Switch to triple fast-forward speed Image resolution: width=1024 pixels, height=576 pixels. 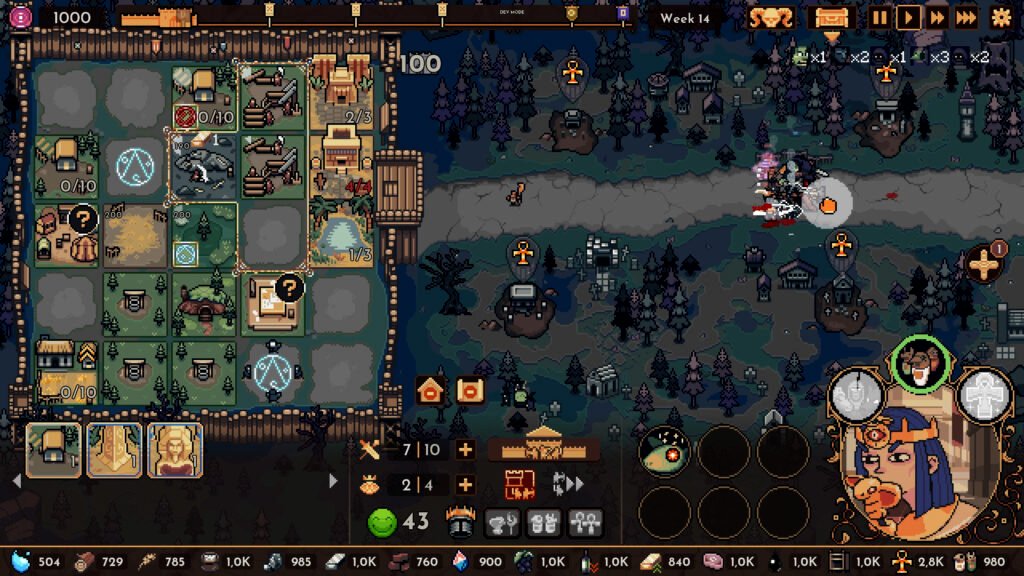tap(966, 17)
